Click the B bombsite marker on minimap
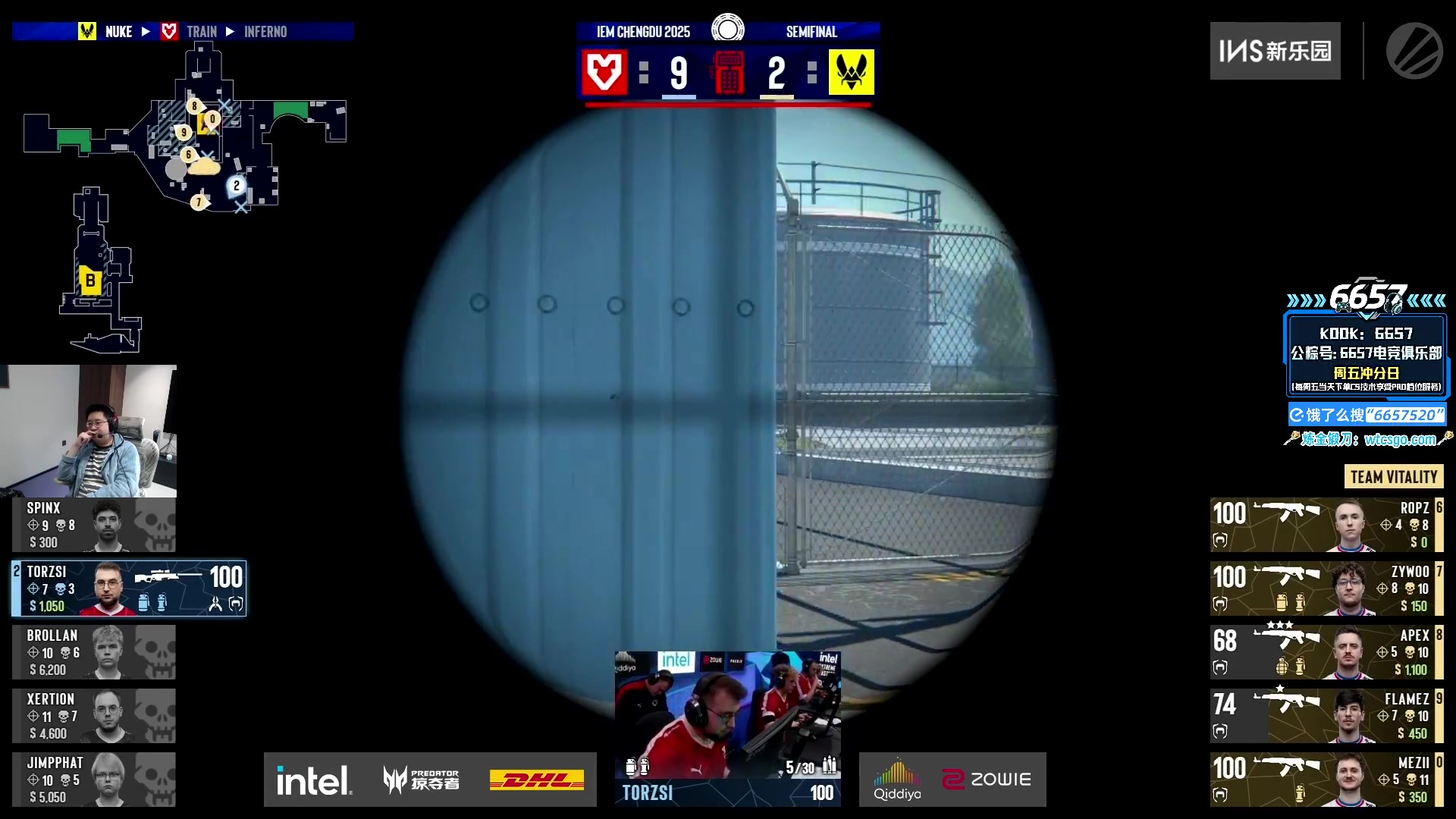The height and width of the screenshot is (819, 1456). (x=90, y=281)
